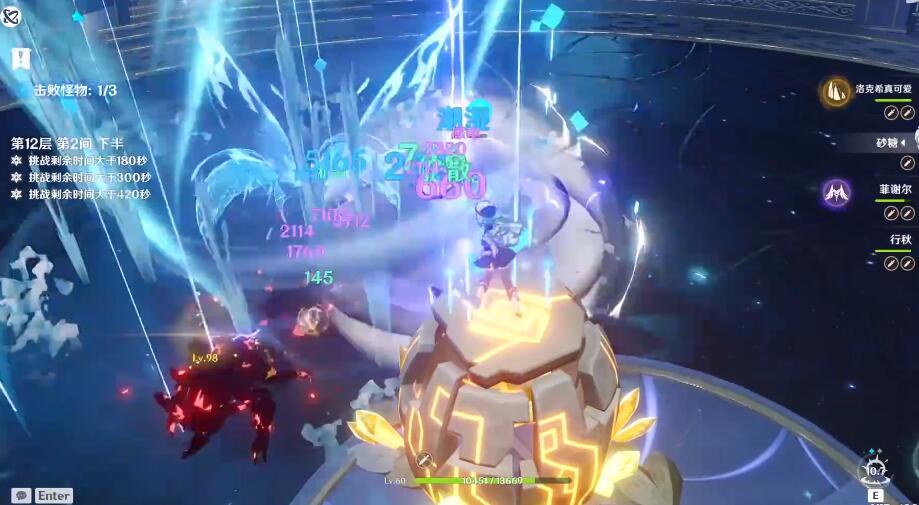Activate the elemental skill on cooldown
919x505 pixels.
point(876,469)
